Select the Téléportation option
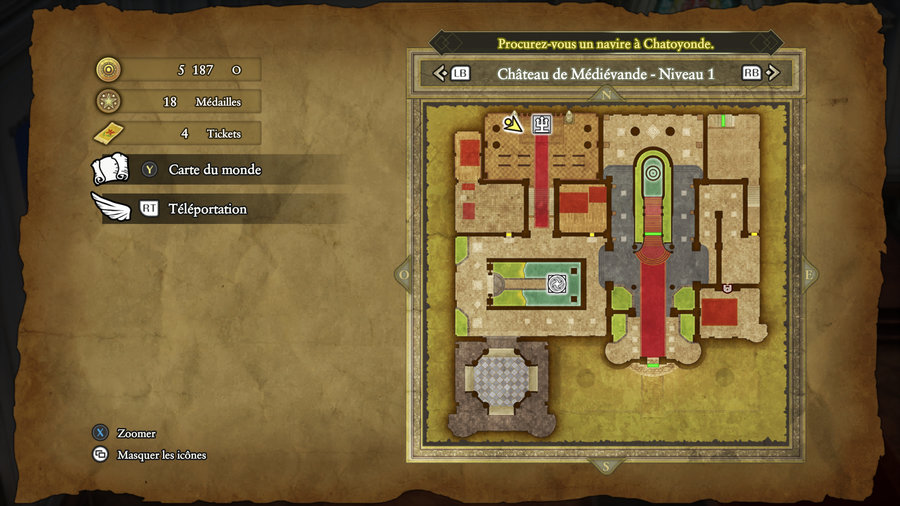Screen dimensions: 900x506 click(x=205, y=209)
